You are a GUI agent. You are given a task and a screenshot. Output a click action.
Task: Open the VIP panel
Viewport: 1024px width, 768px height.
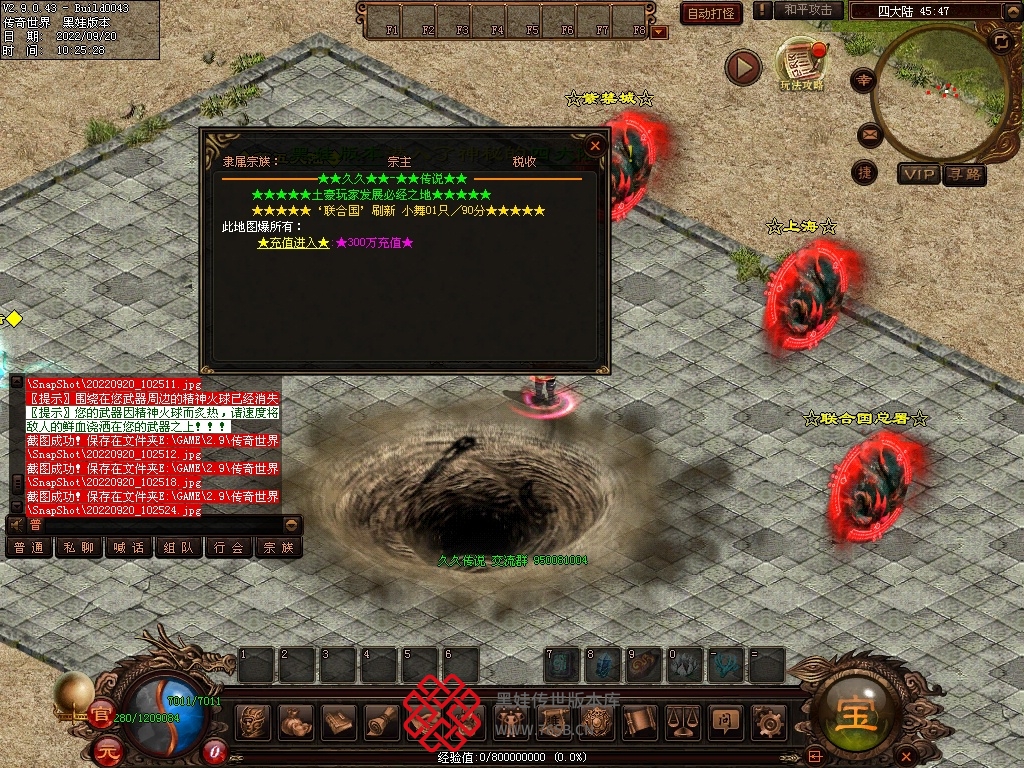point(918,174)
